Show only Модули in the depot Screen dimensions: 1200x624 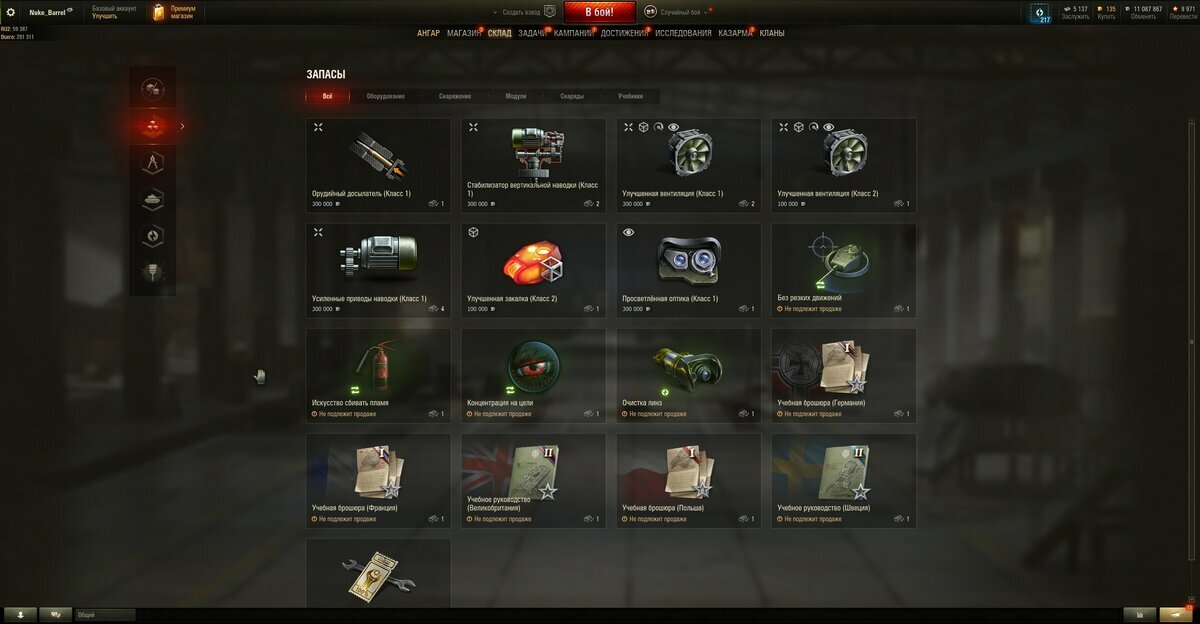pyautogui.click(x=516, y=96)
